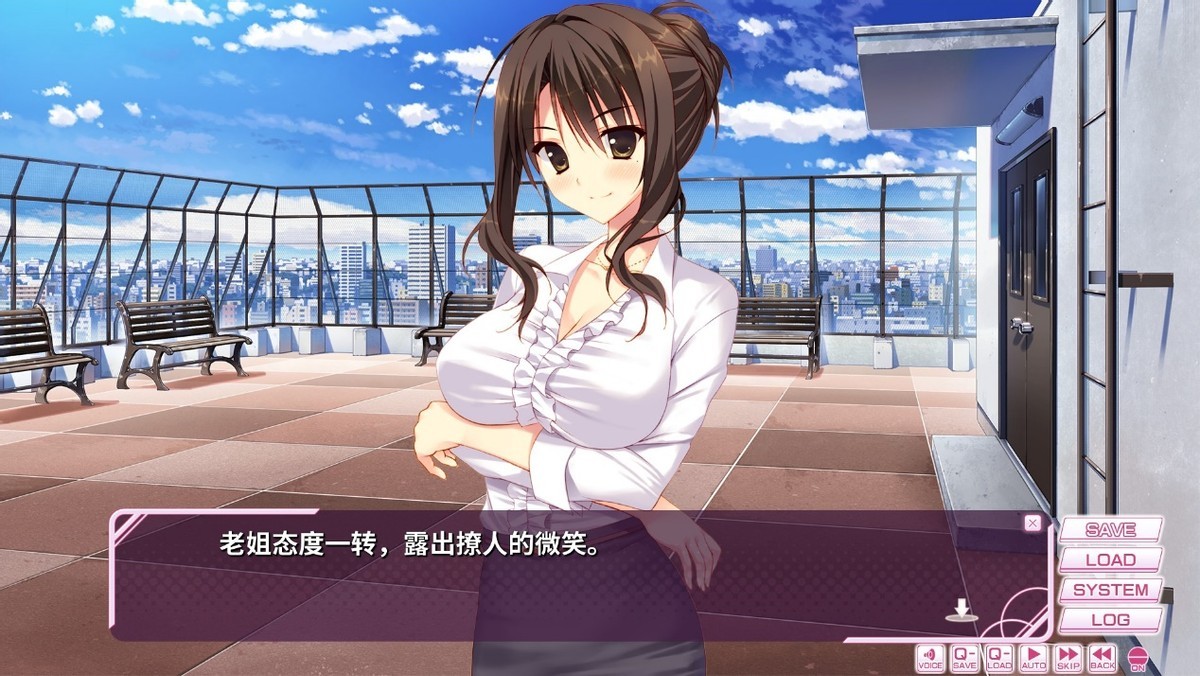The image size is (1200, 676).
Task: Quick load with the Q-LOAD button
Action: 999,657
